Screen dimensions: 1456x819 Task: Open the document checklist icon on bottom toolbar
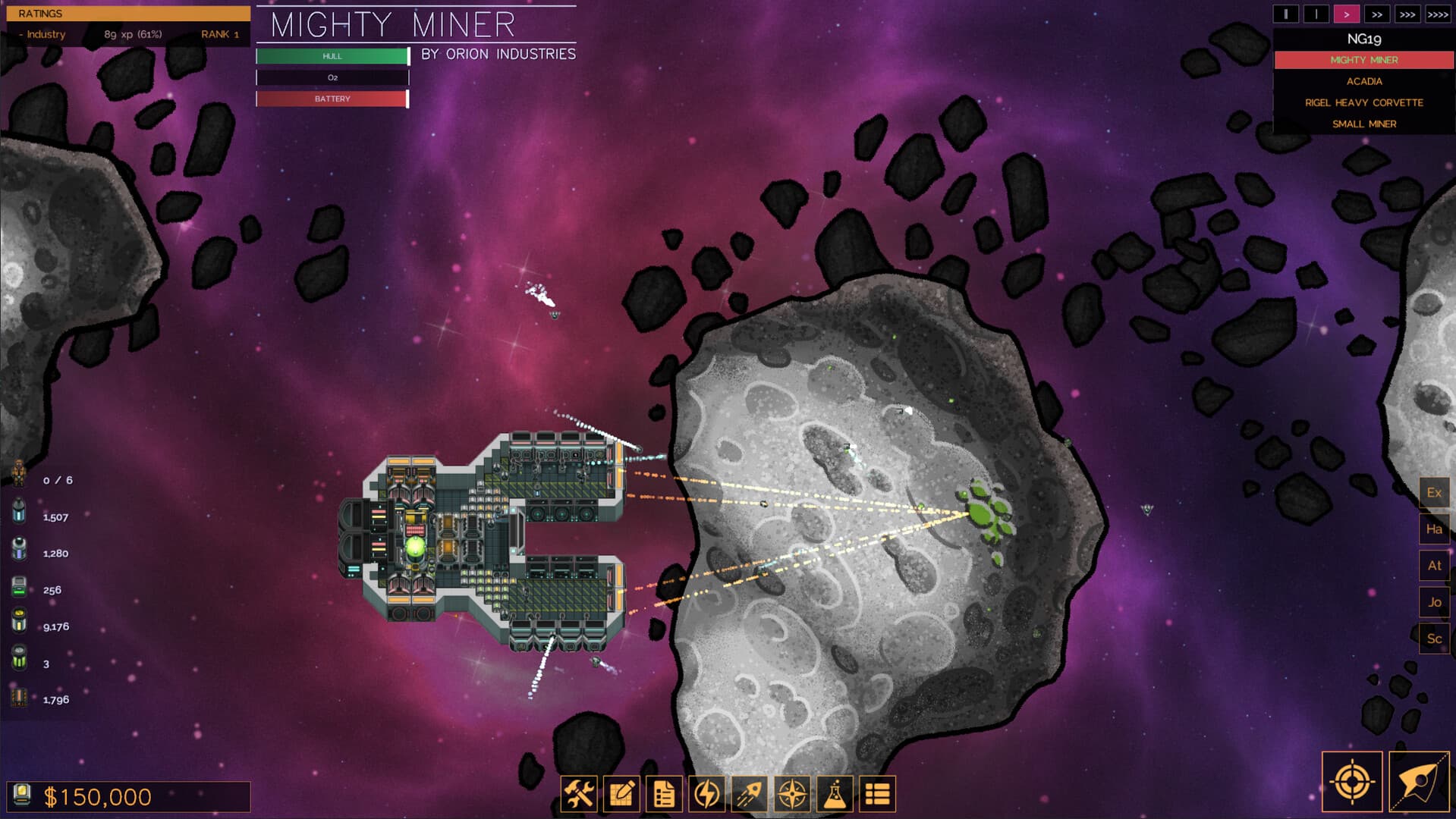click(x=663, y=794)
